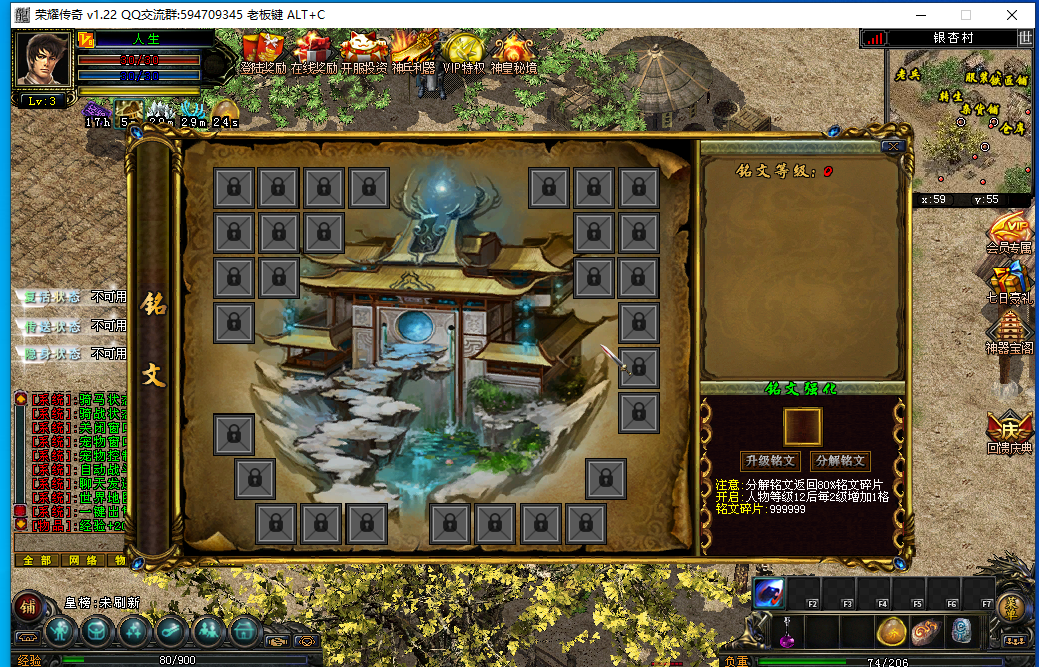Maximize the game window

point(966,15)
